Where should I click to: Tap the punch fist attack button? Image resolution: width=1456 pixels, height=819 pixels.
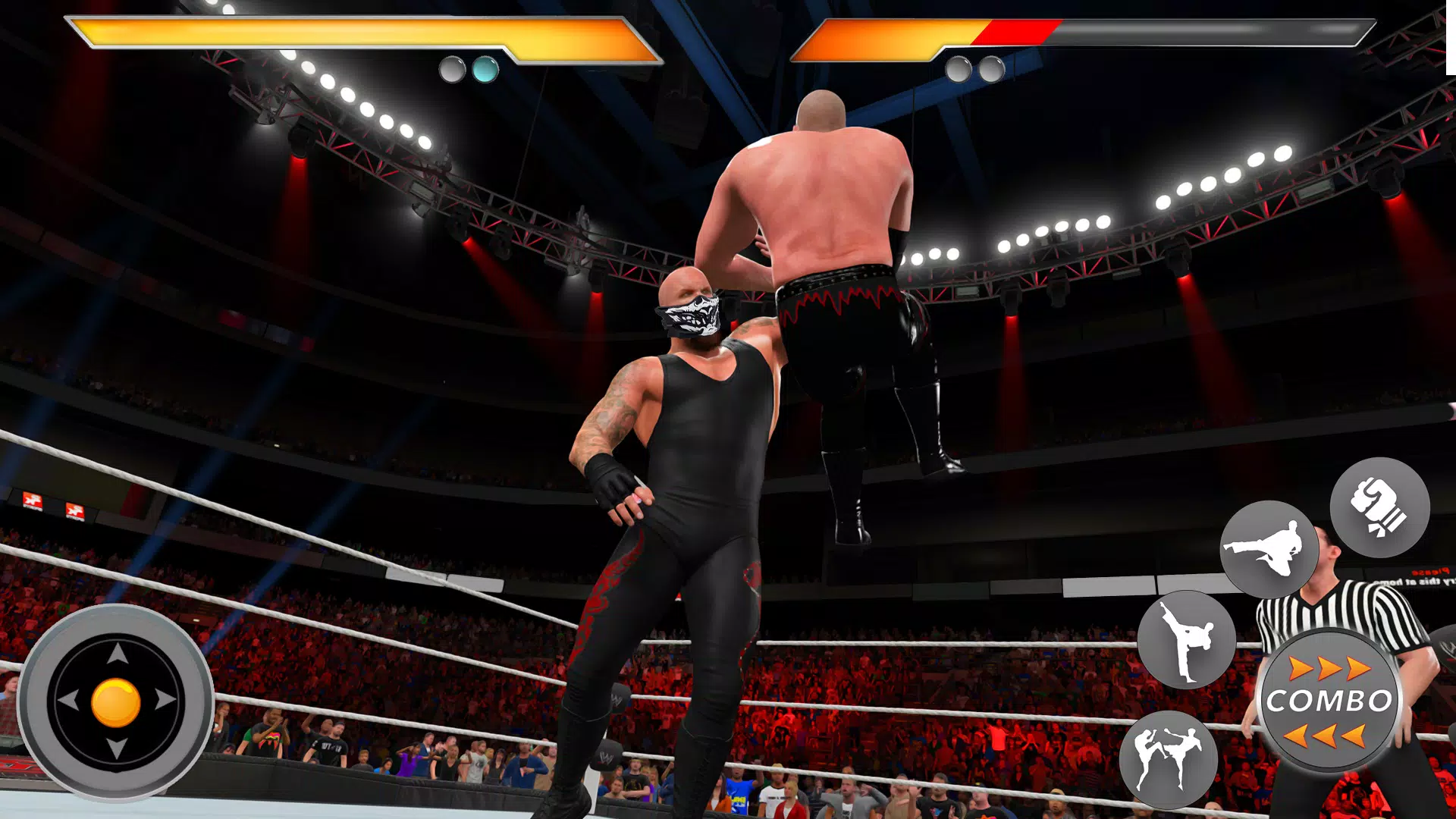1379,508
